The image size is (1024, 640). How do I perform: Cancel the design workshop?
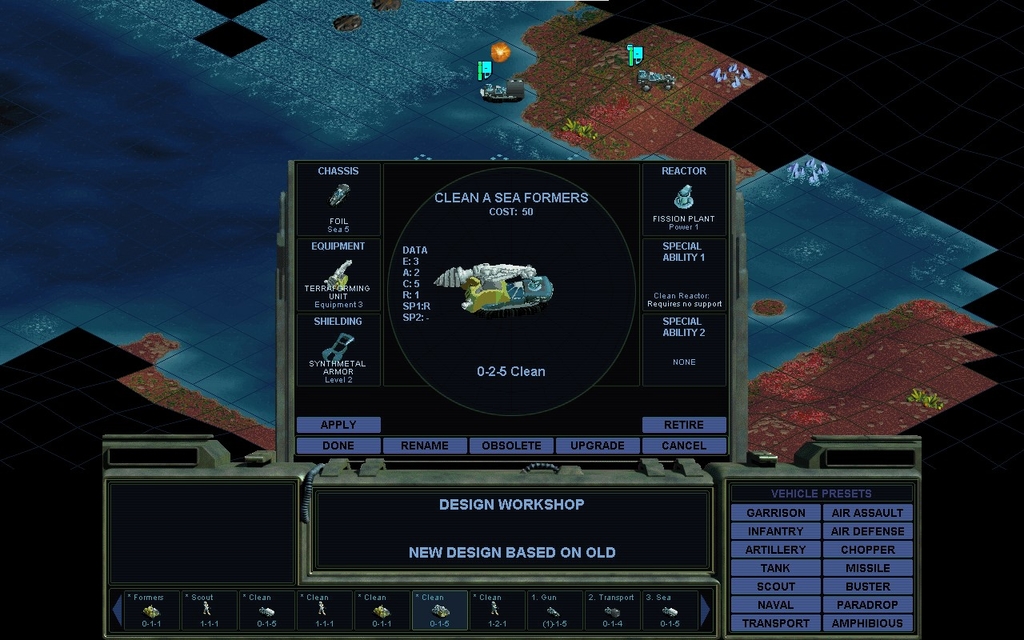click(684, 446)
